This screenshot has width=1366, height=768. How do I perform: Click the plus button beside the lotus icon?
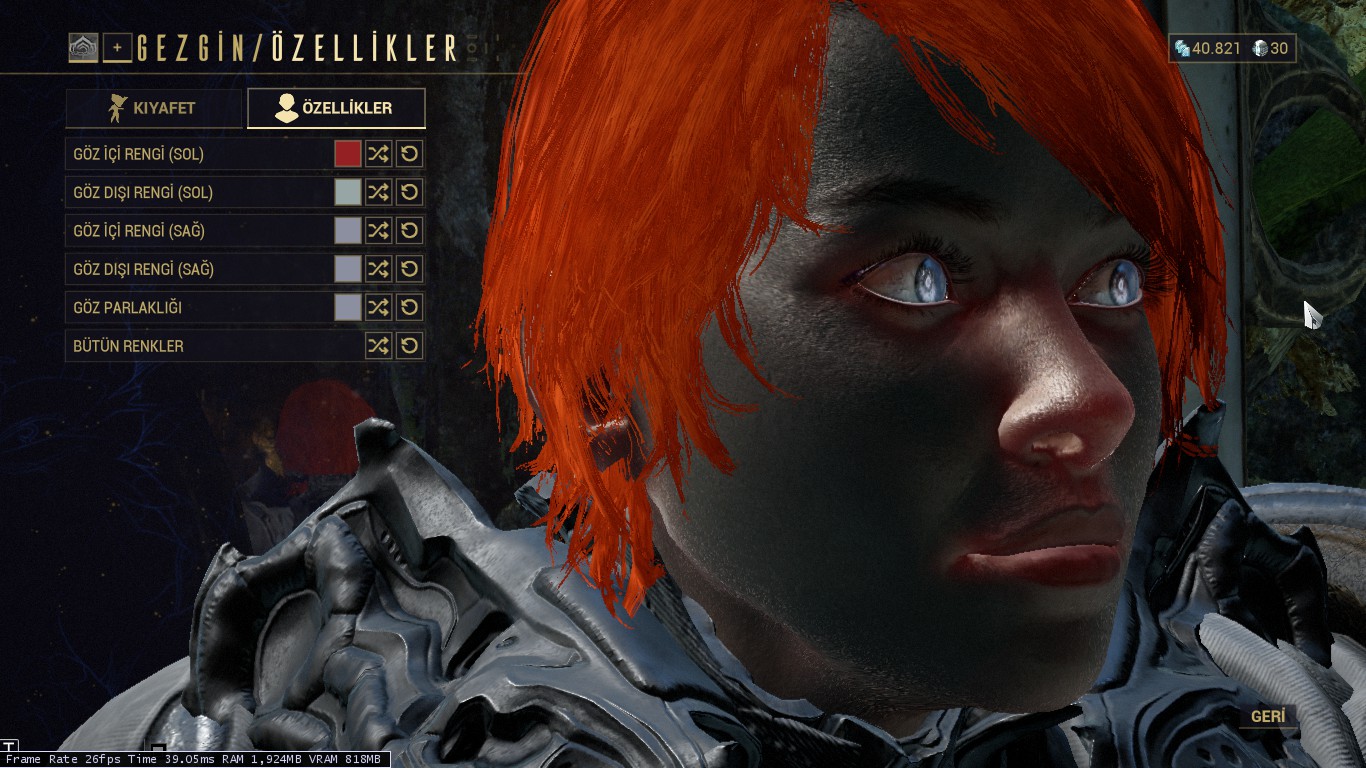pos(117,47)
